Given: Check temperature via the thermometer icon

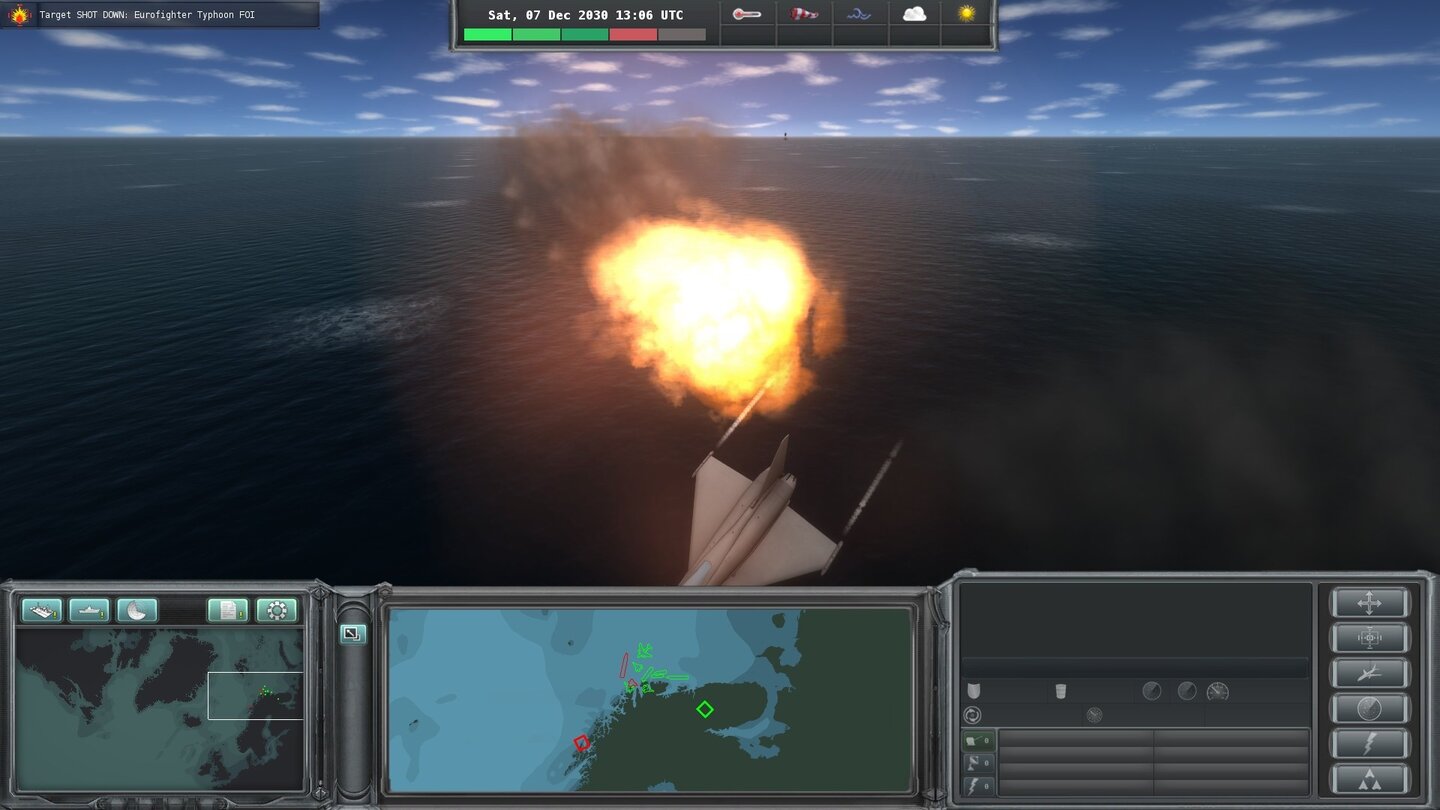Looking at the screenshot, I should click(747, 14).
